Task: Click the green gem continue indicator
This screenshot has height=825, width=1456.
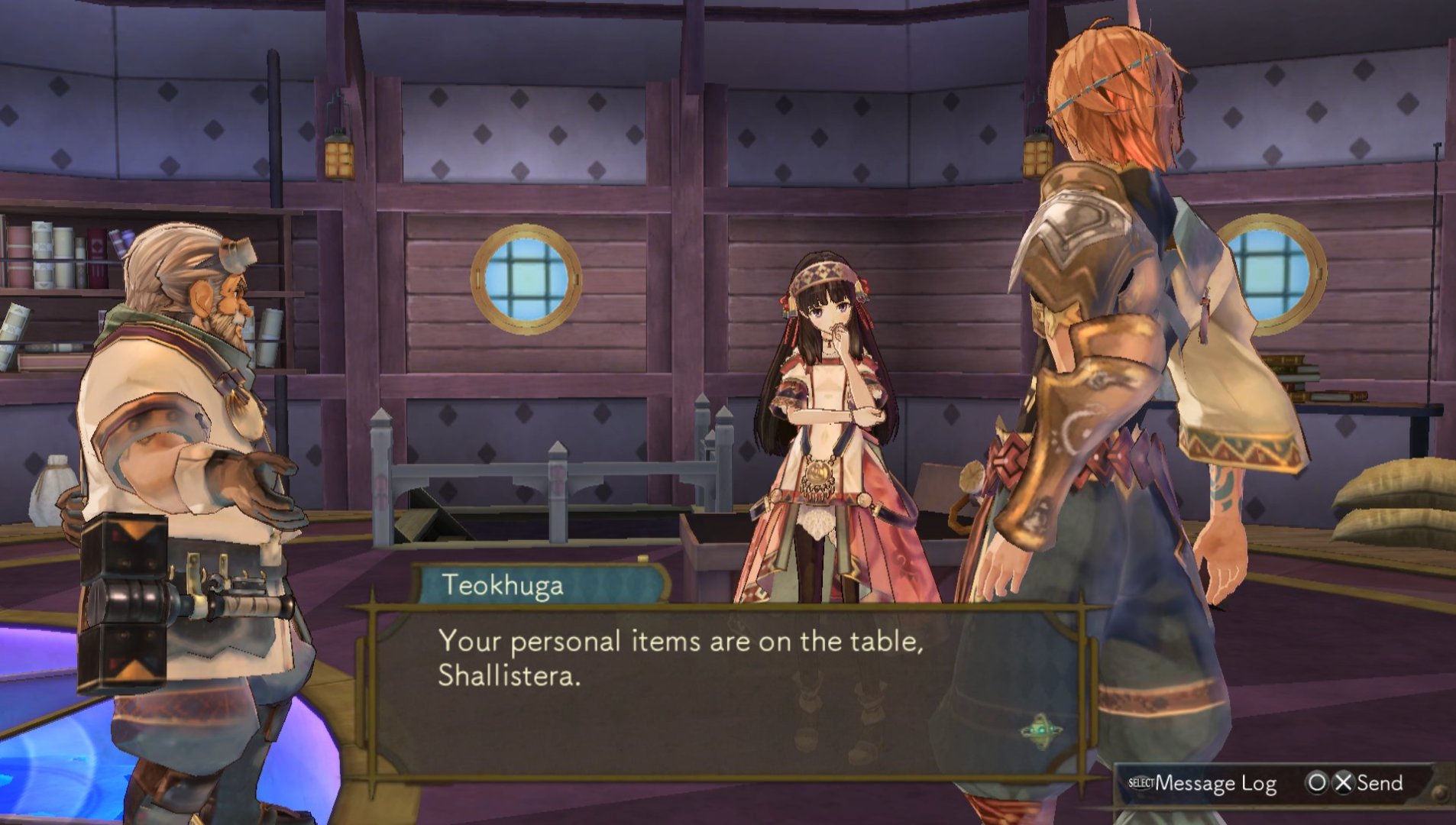Action: [x=1040, y=731]
